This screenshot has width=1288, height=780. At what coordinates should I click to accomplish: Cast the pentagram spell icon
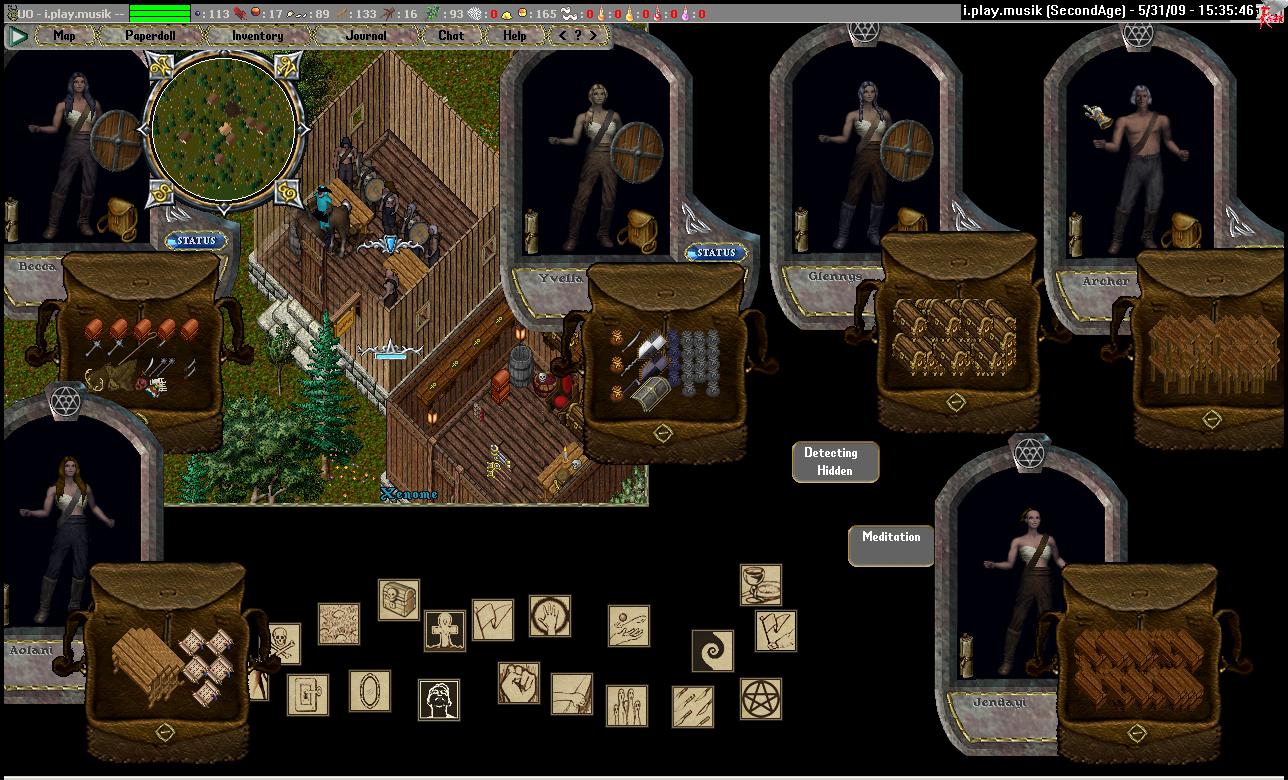click(x=761, y=698)
